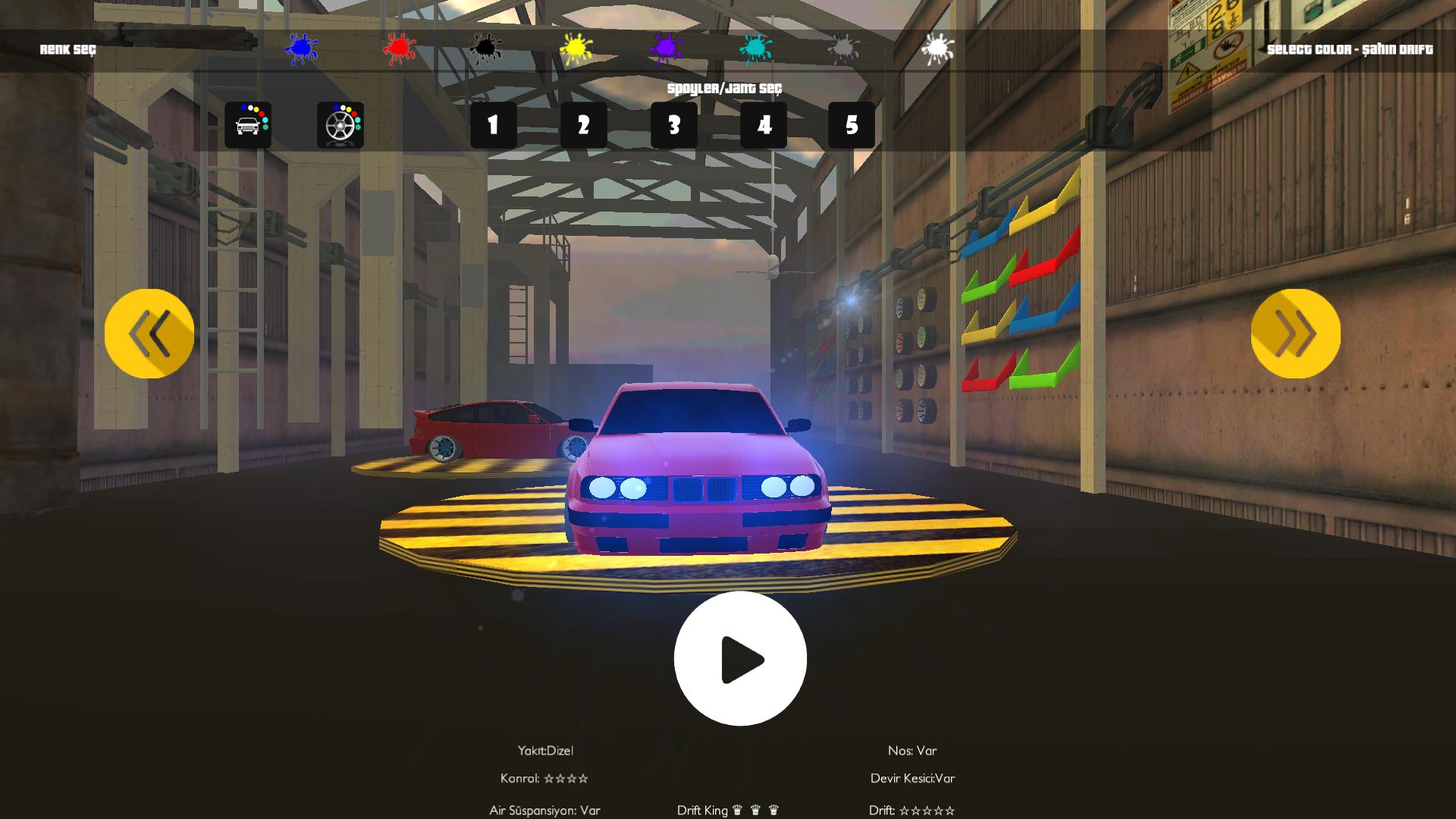This screenshot has width=1456, height=819.
Task: Click the Renk Seç label
Action: [67, 49]
